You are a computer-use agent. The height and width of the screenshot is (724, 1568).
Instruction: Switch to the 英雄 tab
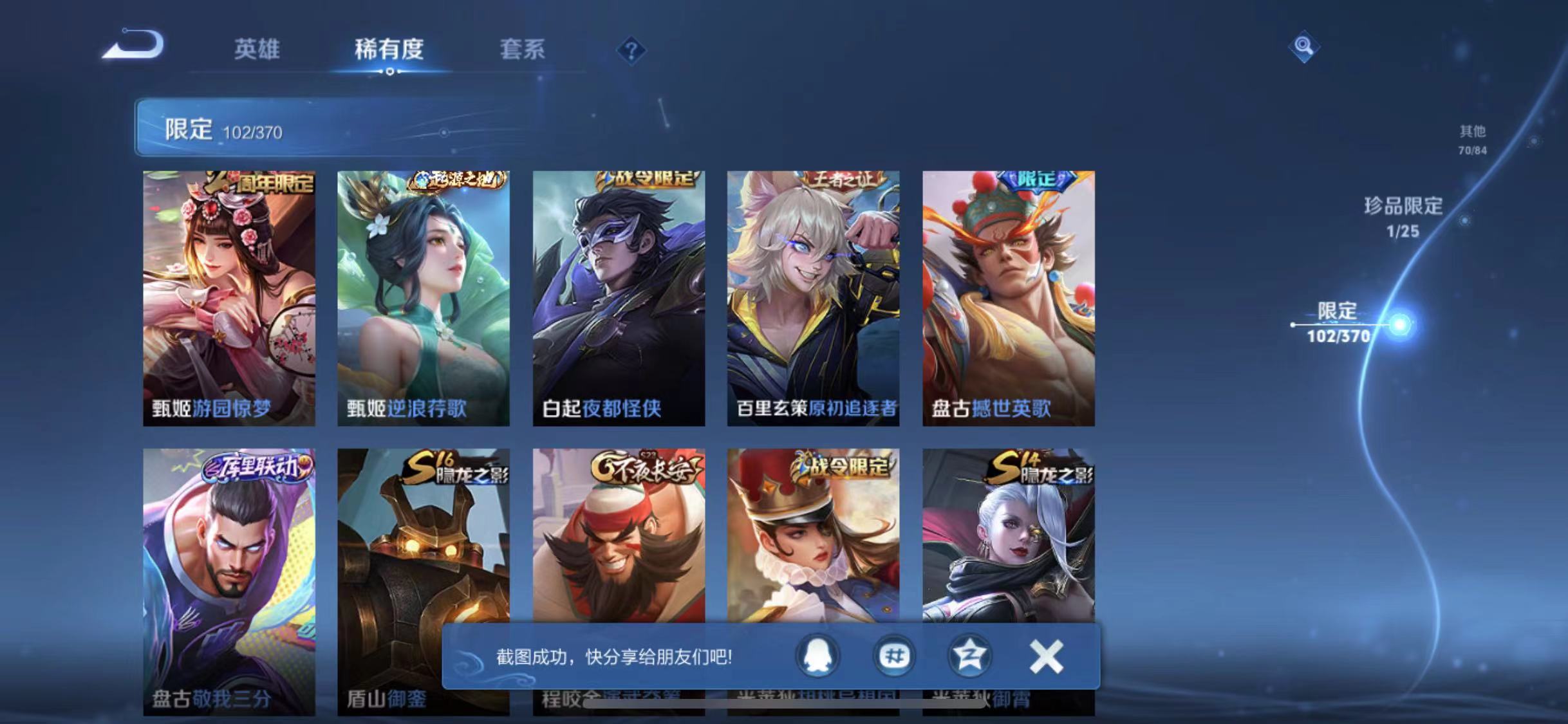point(257,50)
